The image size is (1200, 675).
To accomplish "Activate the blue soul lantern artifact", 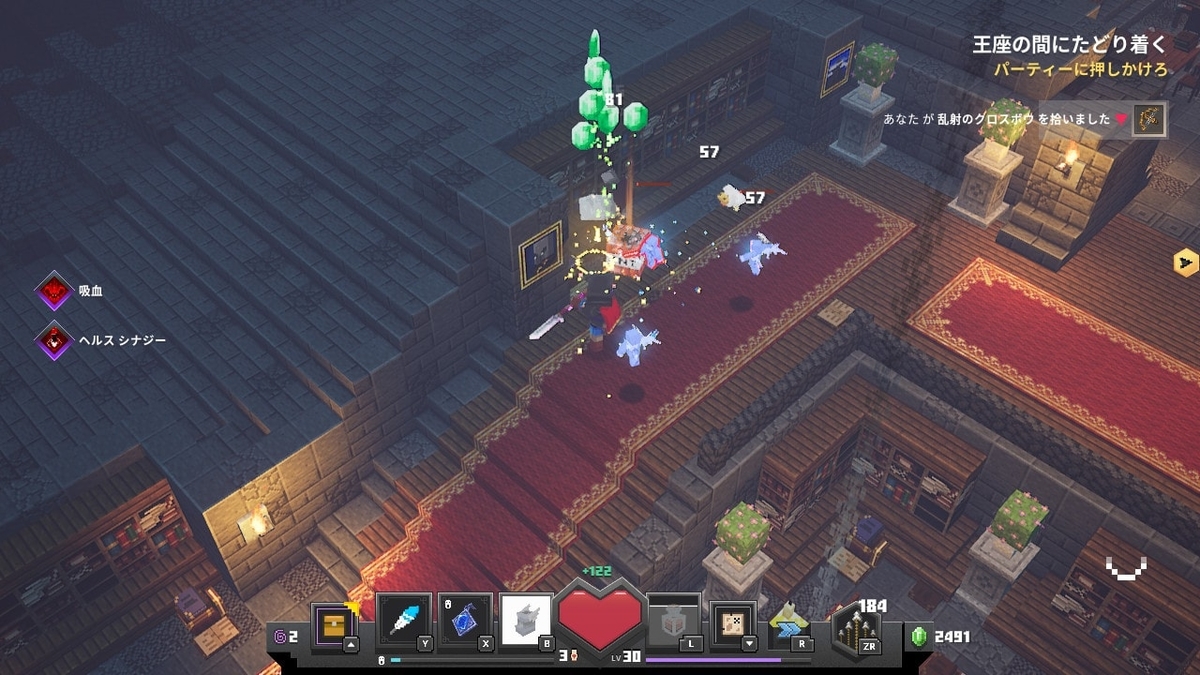I will (465, 621).
